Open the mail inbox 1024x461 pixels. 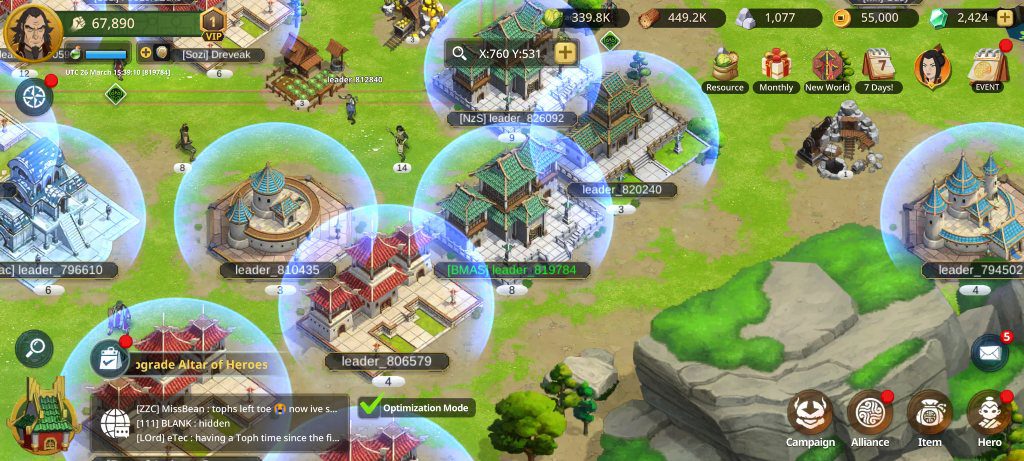989,352
